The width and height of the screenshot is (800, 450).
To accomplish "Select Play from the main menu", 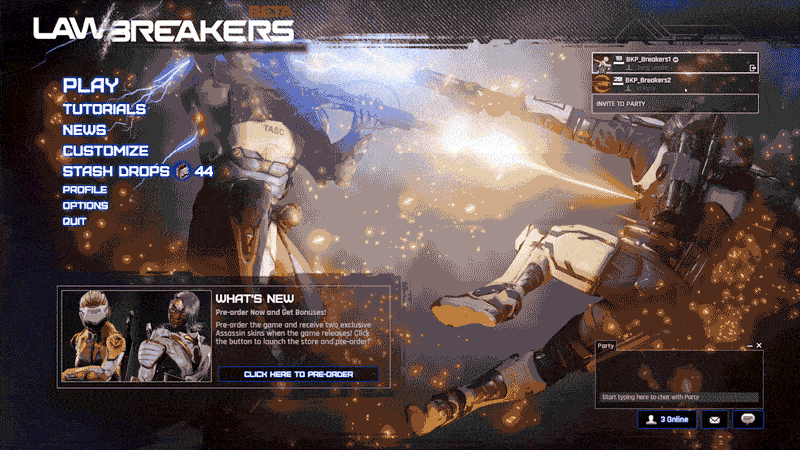I will (x=90, y=86).
